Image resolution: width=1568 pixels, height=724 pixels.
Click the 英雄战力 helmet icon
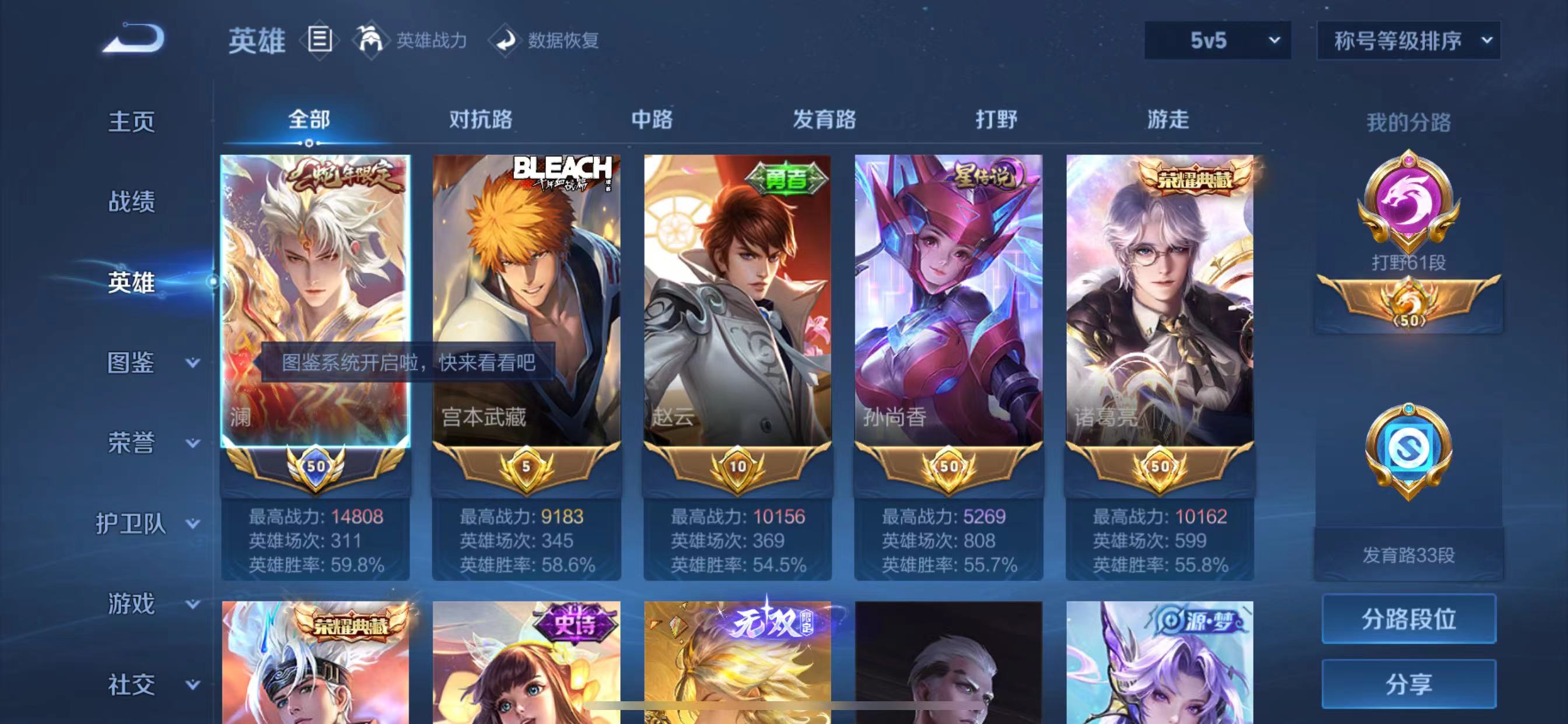[373, 40]
